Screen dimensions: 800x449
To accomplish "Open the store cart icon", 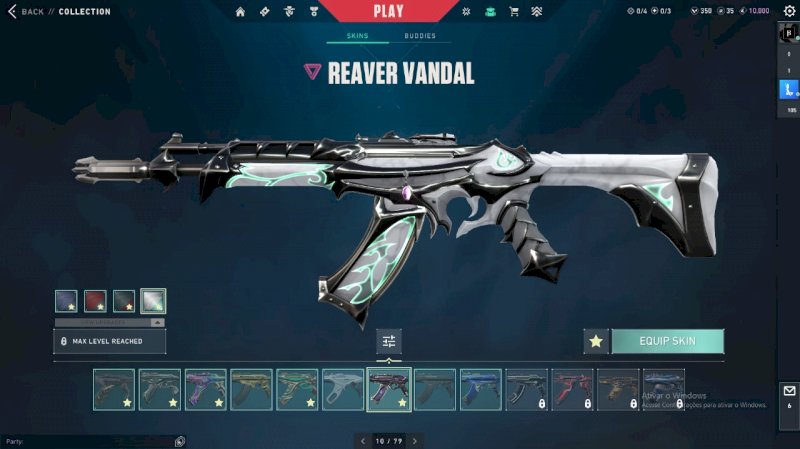I will [514, 12].
